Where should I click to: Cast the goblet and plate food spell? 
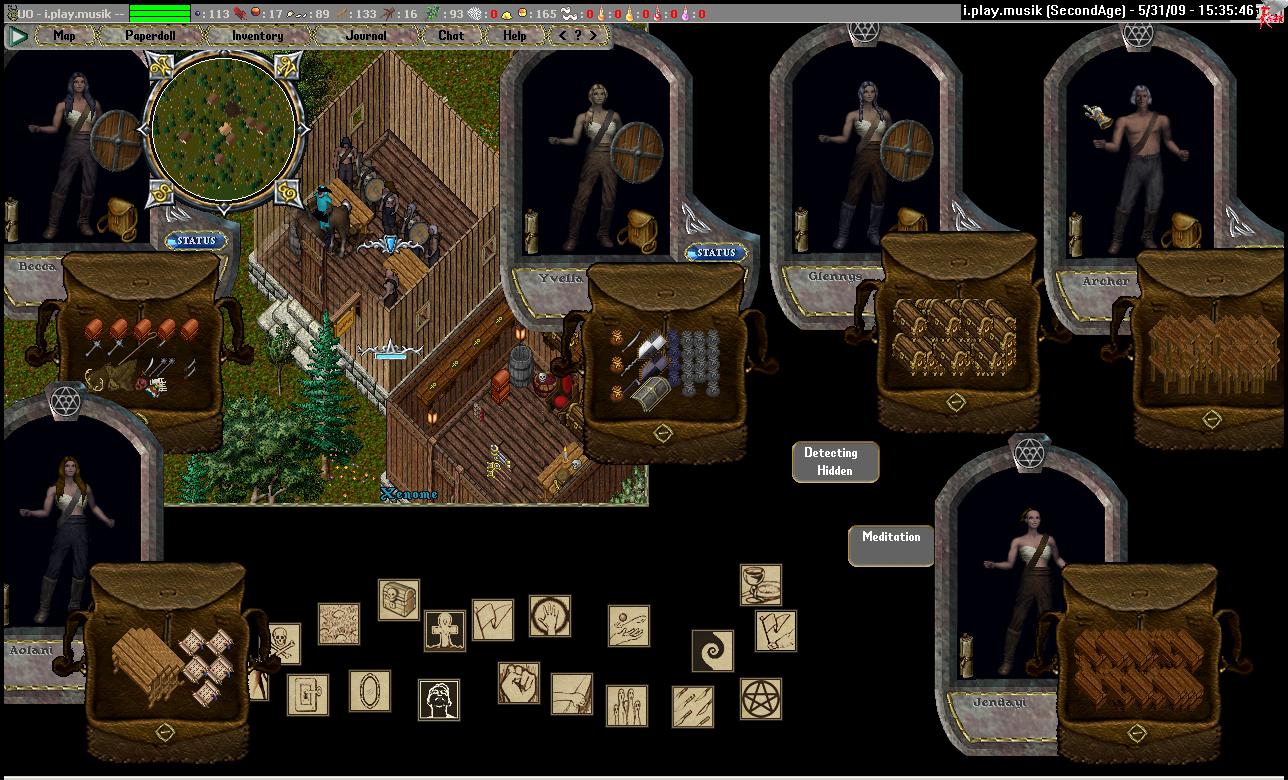(761, 585)
